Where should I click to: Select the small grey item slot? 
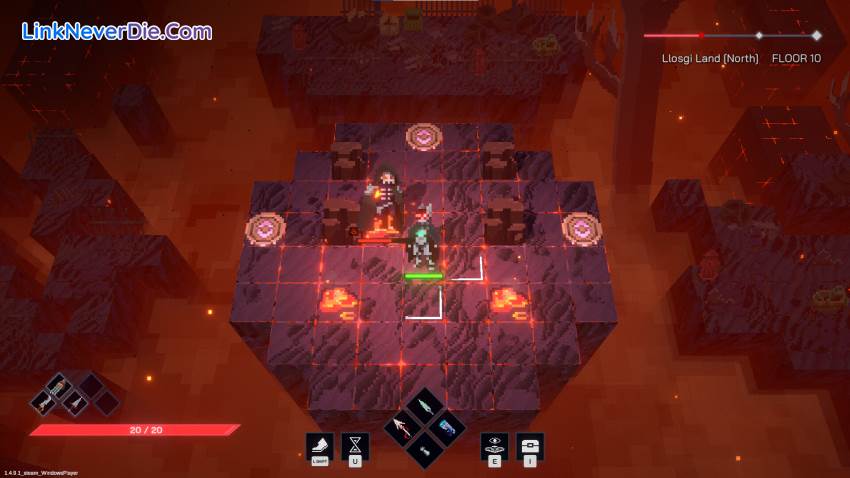[x=425, y=449]
